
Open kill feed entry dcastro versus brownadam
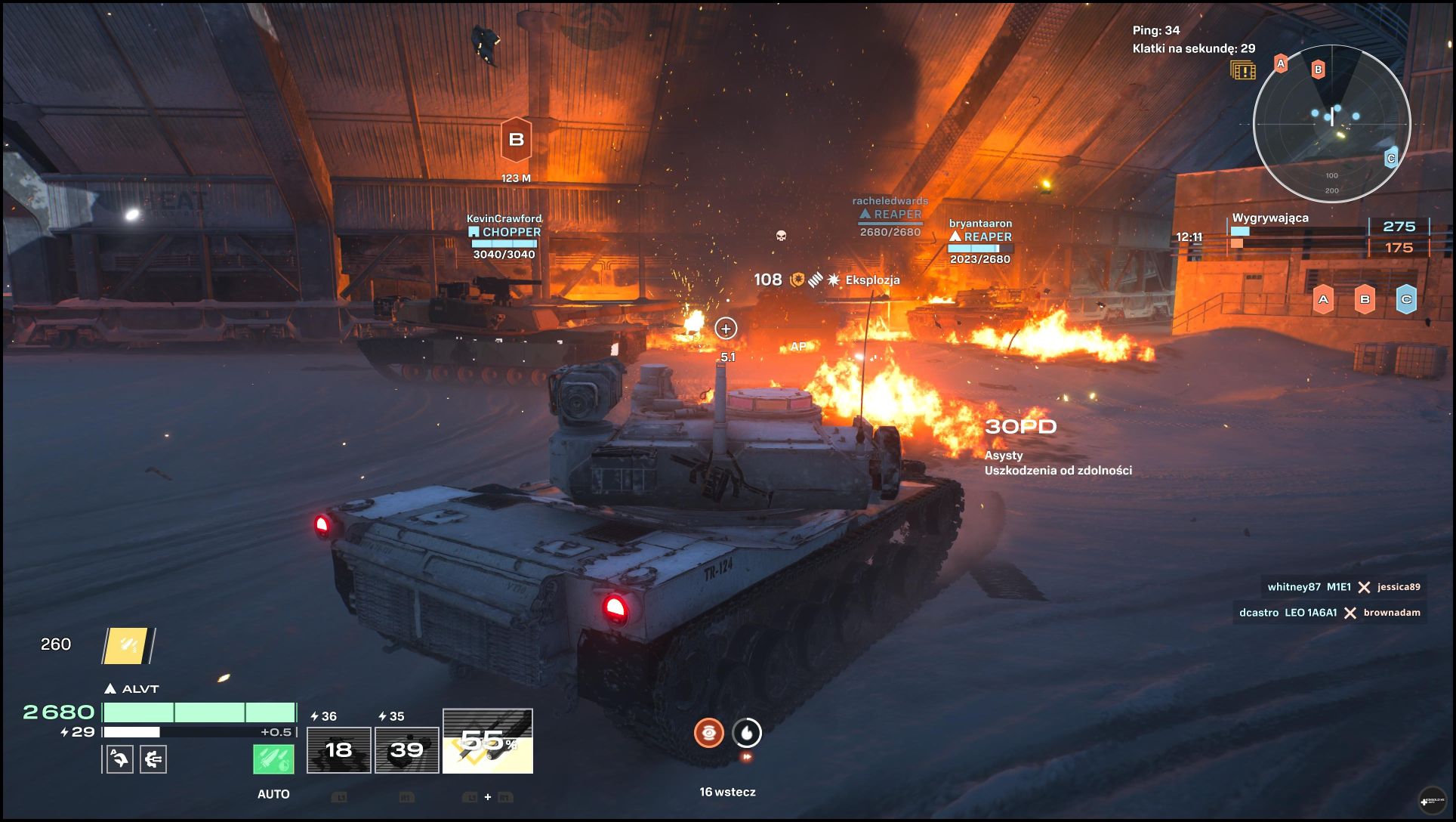tap(1329, 613)
